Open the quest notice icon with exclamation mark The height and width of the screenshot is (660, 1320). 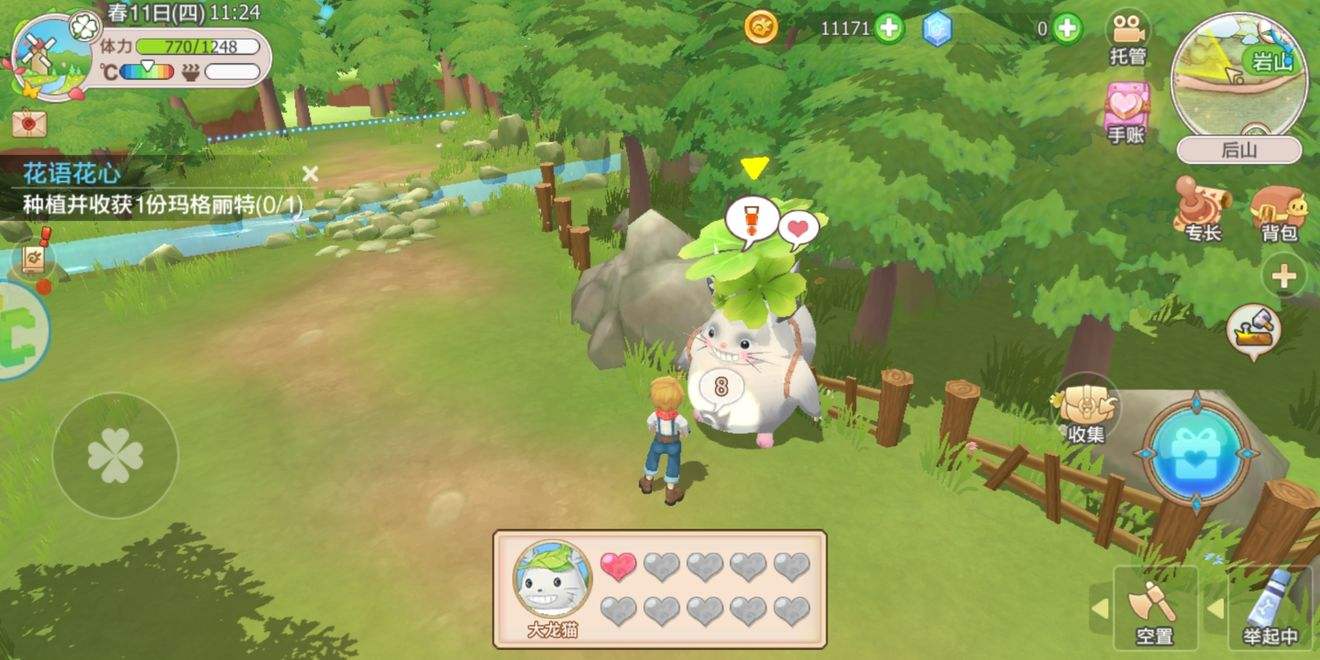[x=33, y=260]
